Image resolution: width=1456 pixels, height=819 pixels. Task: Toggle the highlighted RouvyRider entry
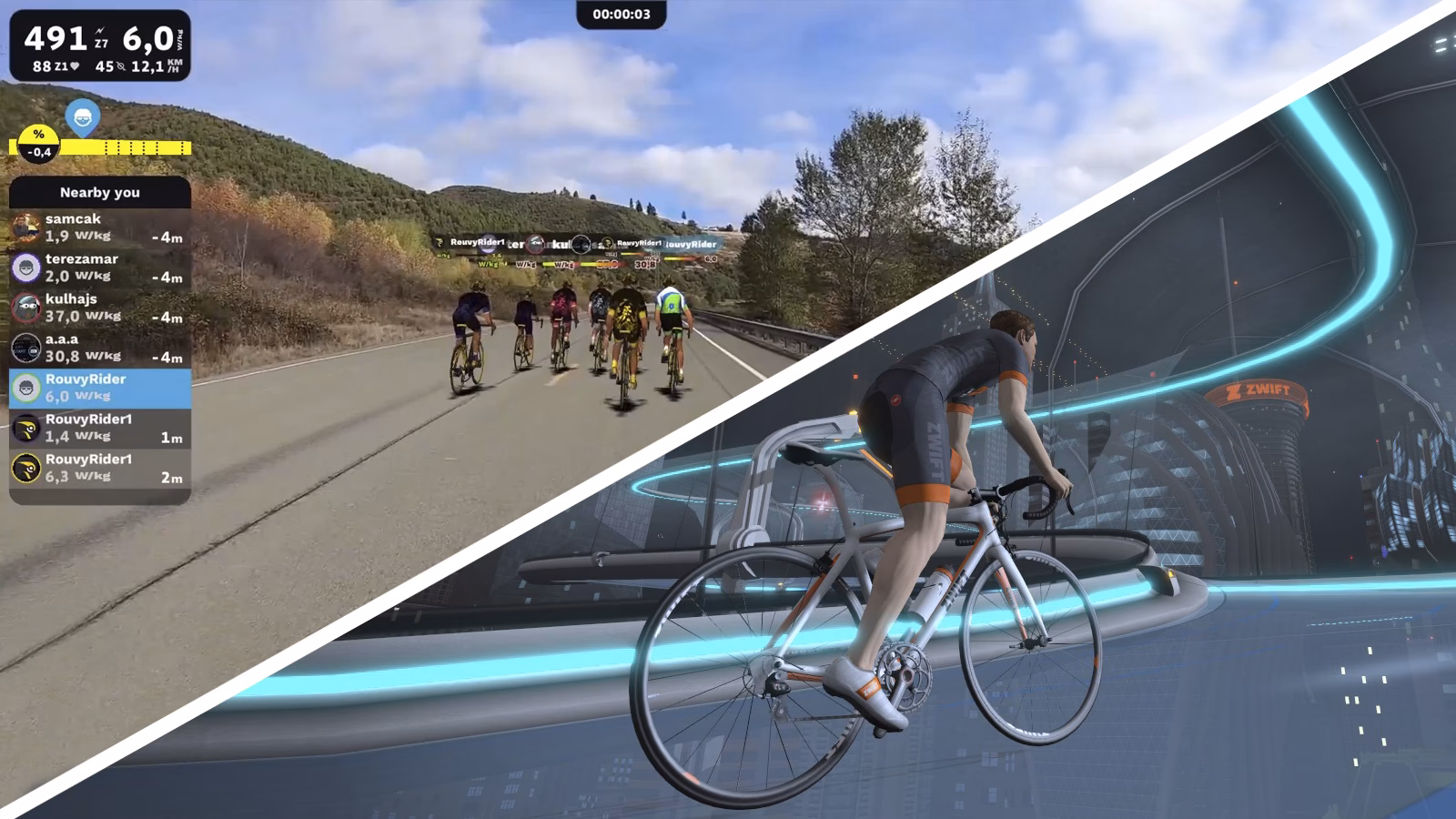100,386
